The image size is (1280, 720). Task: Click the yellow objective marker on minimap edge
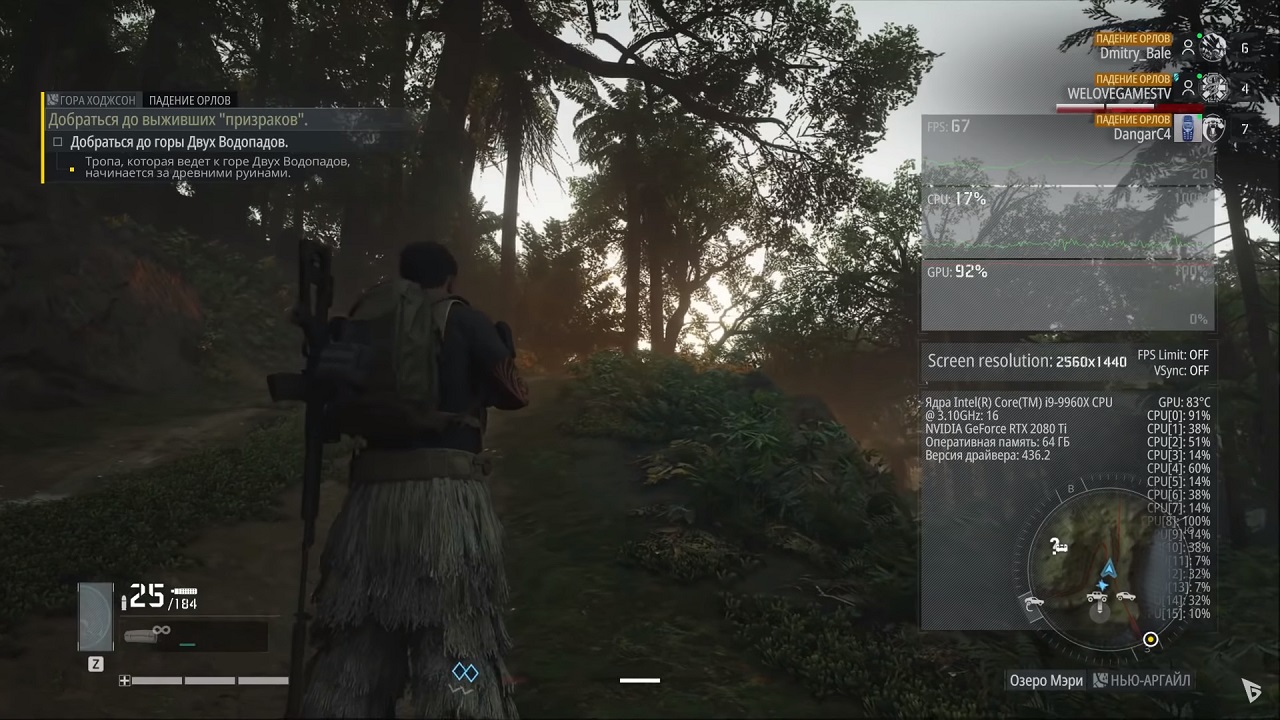click(1151, 639)
